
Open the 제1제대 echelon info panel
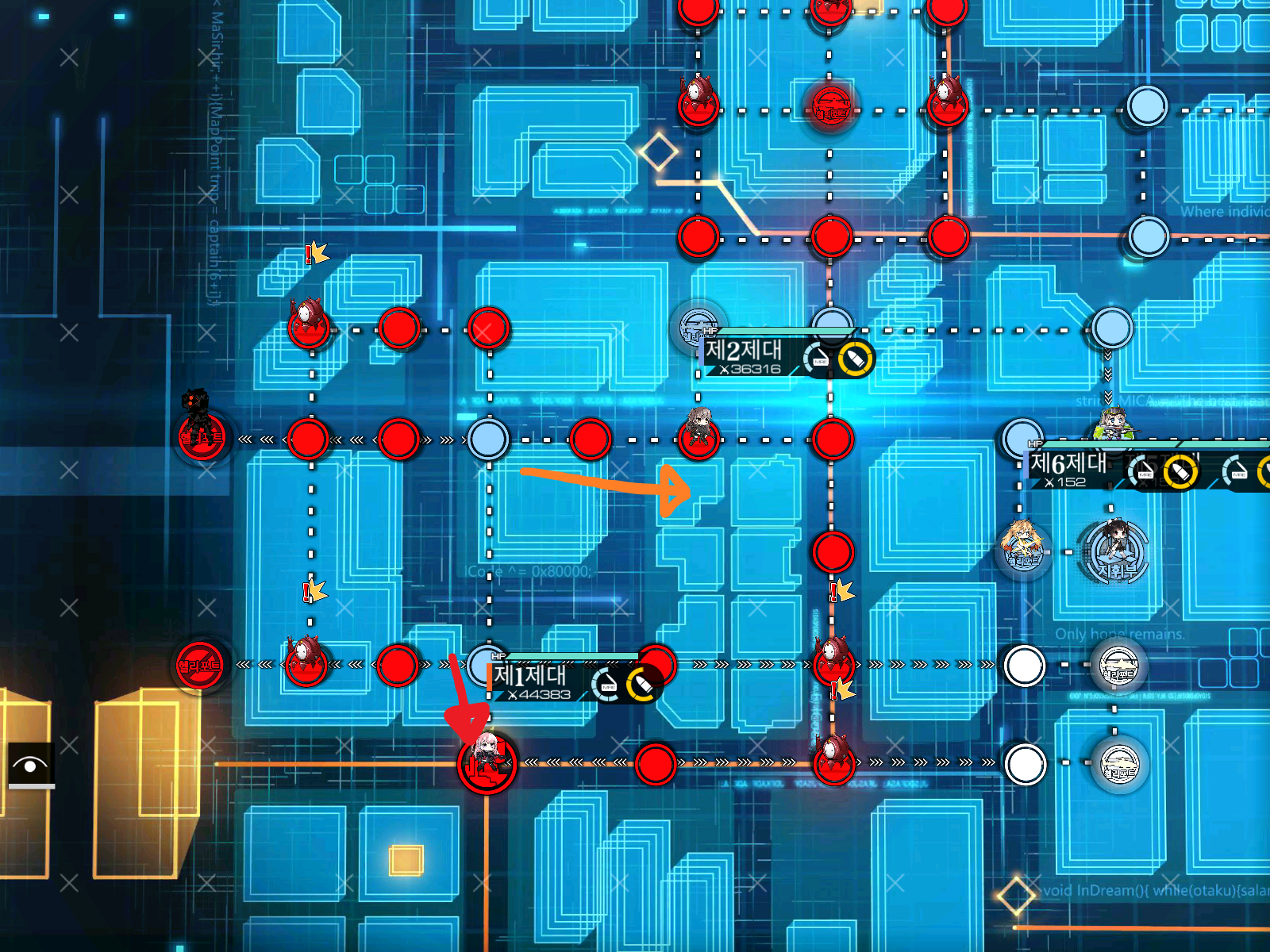(x=530, y=676)
